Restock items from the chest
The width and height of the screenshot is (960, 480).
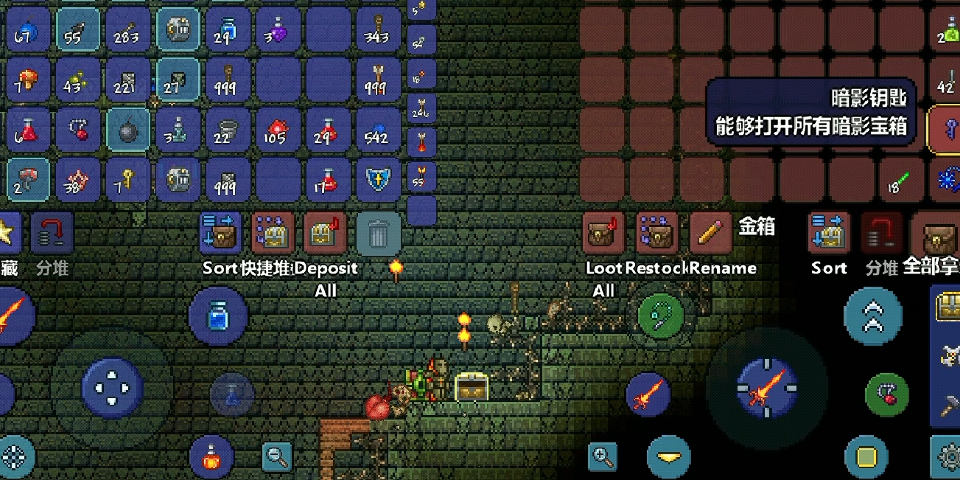coord(656,234)
